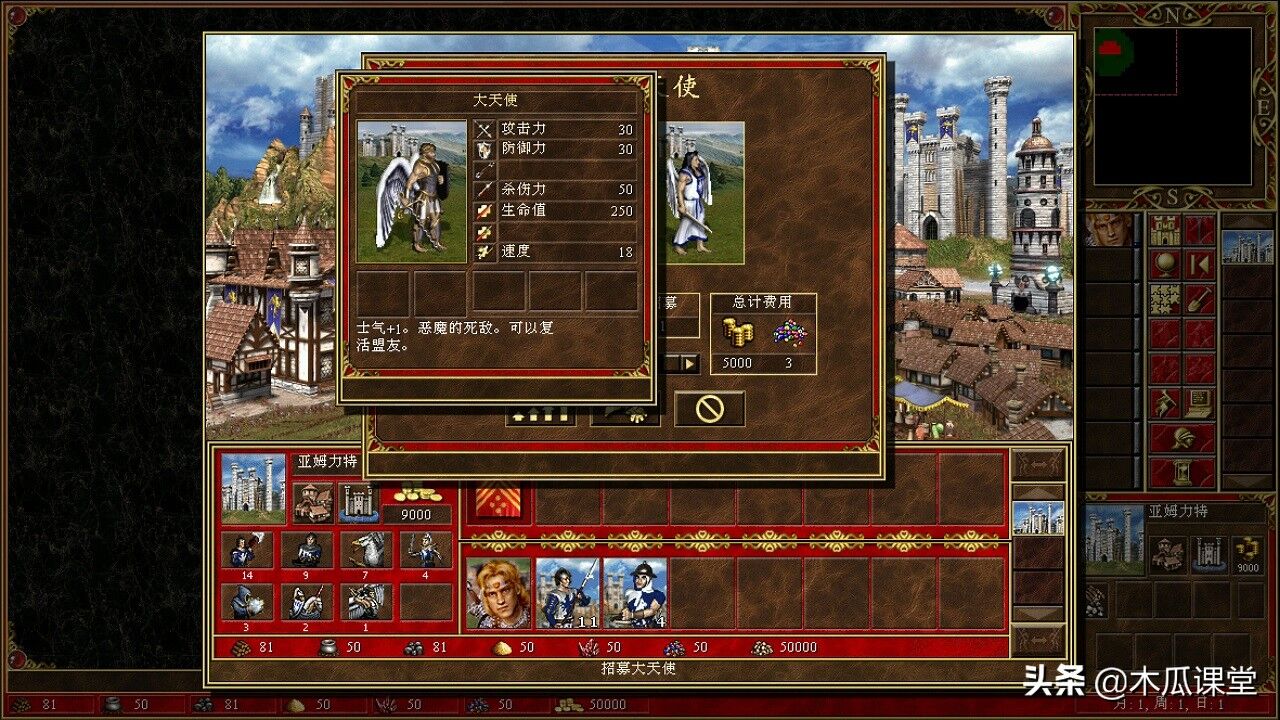Select the dig shovel icon
This screenshot has height=720, width=1280.
(x=1197, y=298)
